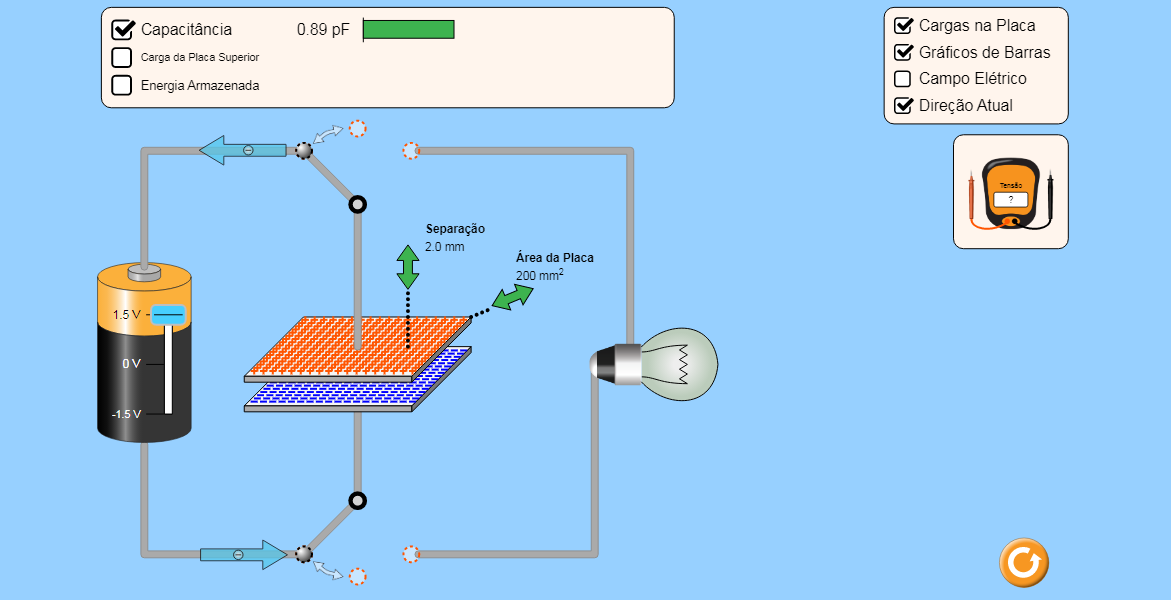This screenshot has height=600, width=1171.
Task: Click the orange reset button
Action: click(x=1023, y=562)
